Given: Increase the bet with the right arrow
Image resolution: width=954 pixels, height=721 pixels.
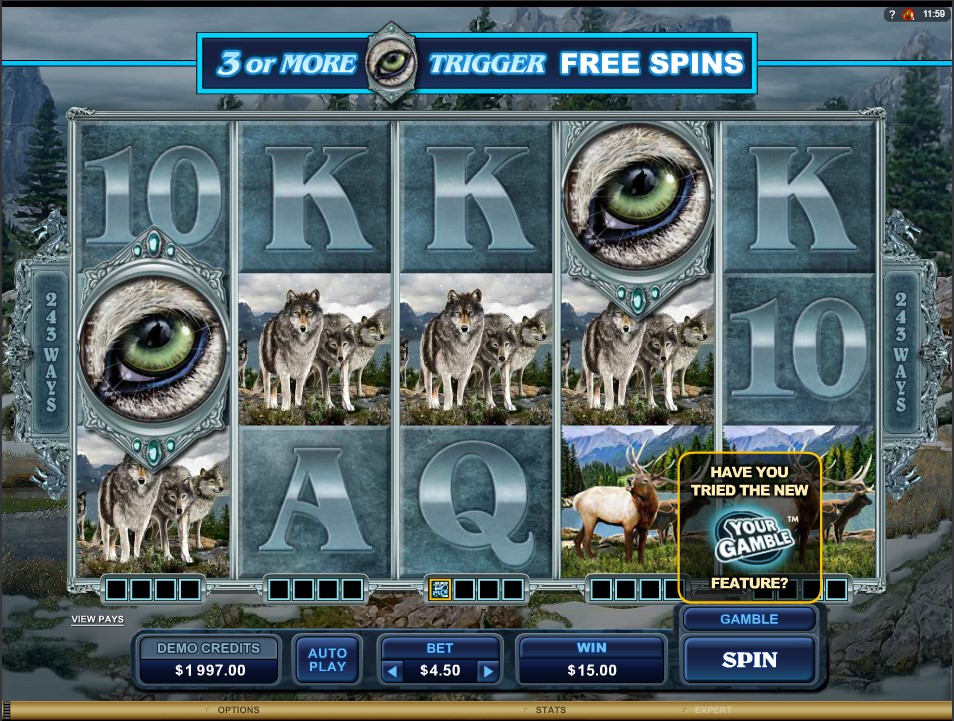Looking at the screenshot, I should [487, 671].
